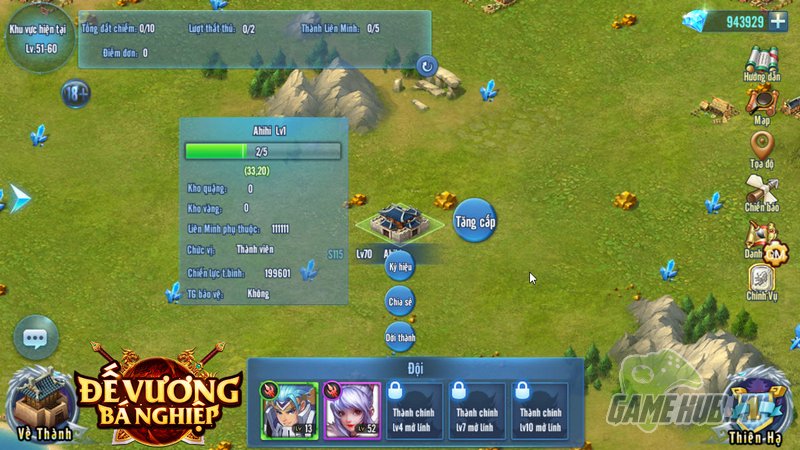This screenshot has height=450, width=800.
Task: Click the Dời thành relocate button
Action: coord(400,337)
